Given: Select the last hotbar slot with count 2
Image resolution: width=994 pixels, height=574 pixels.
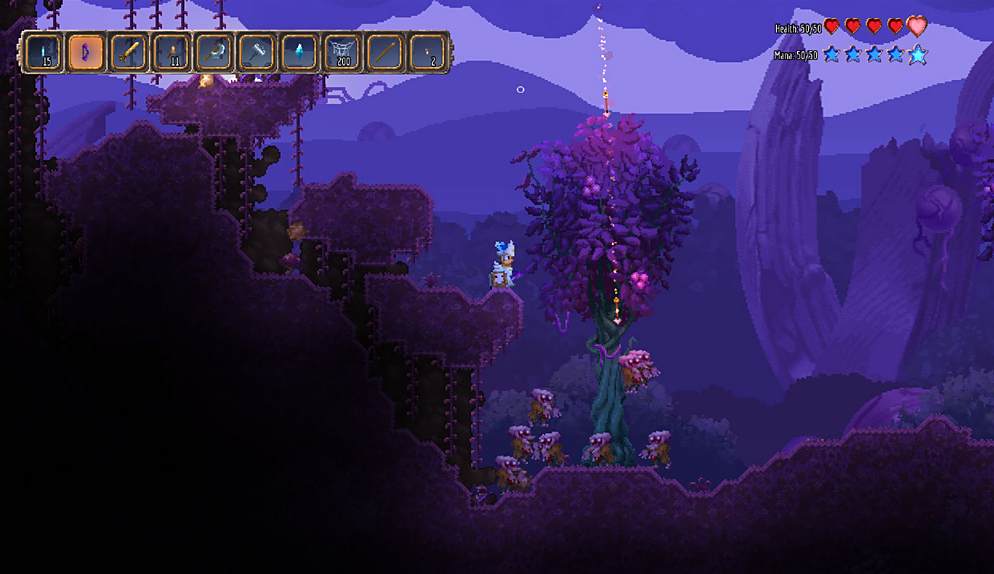Looking at the screenshot, I should (x=428, y=52).
